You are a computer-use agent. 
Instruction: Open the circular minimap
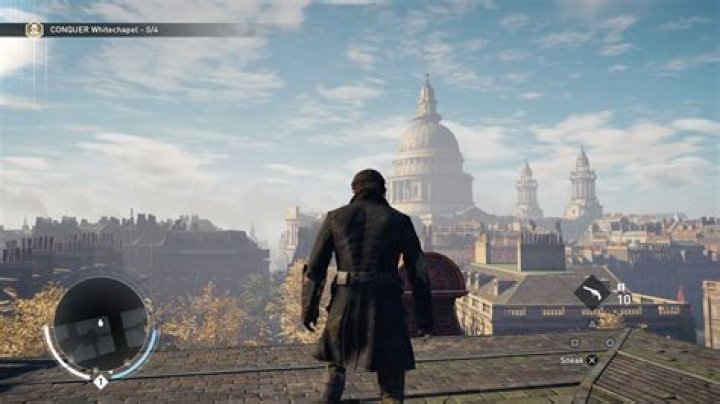coord(99,325)
